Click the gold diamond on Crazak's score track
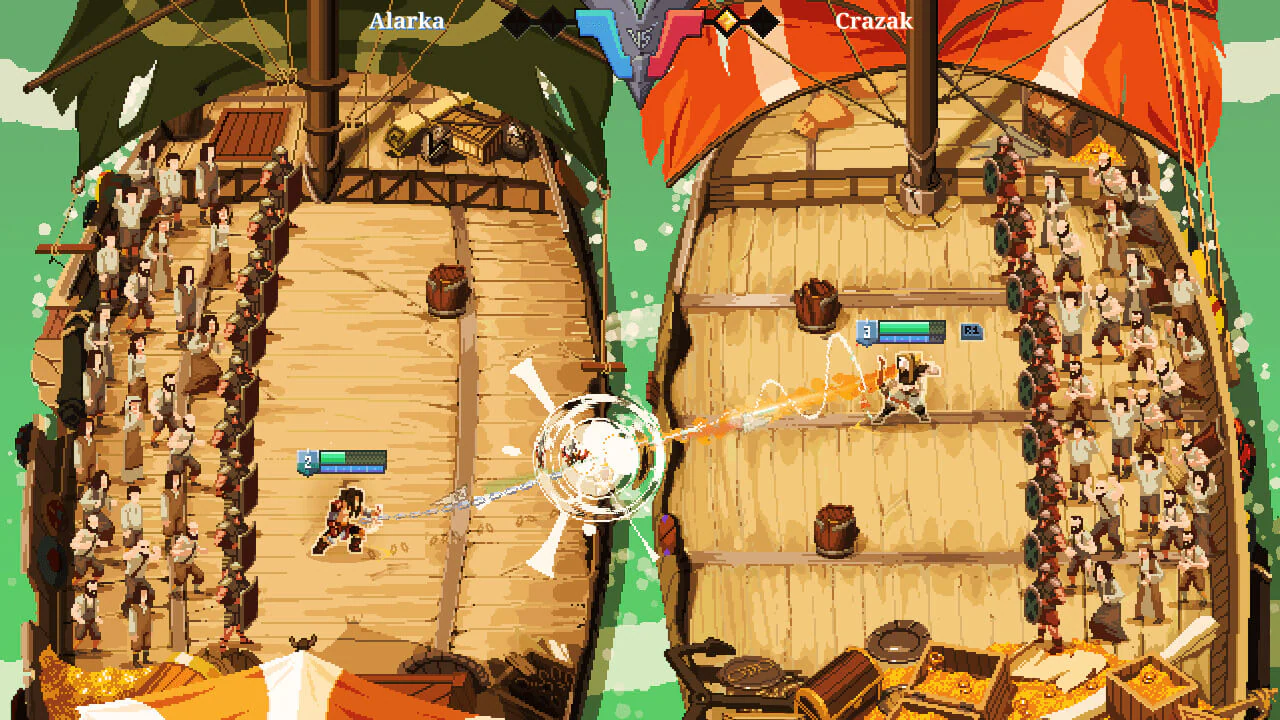The height and width of the screenshot is (720, 1280). tap(727, 20)
